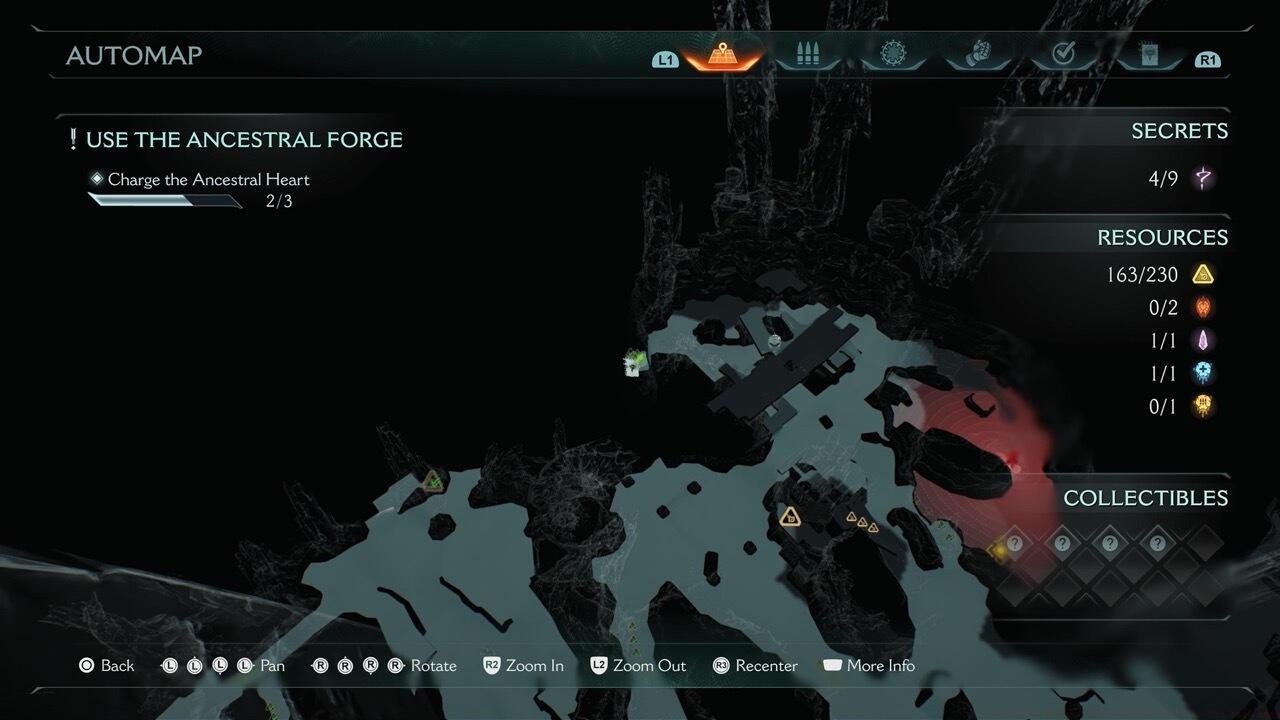
Task: Open the checkmark challenges tab
Action: tap(1064, 55)
